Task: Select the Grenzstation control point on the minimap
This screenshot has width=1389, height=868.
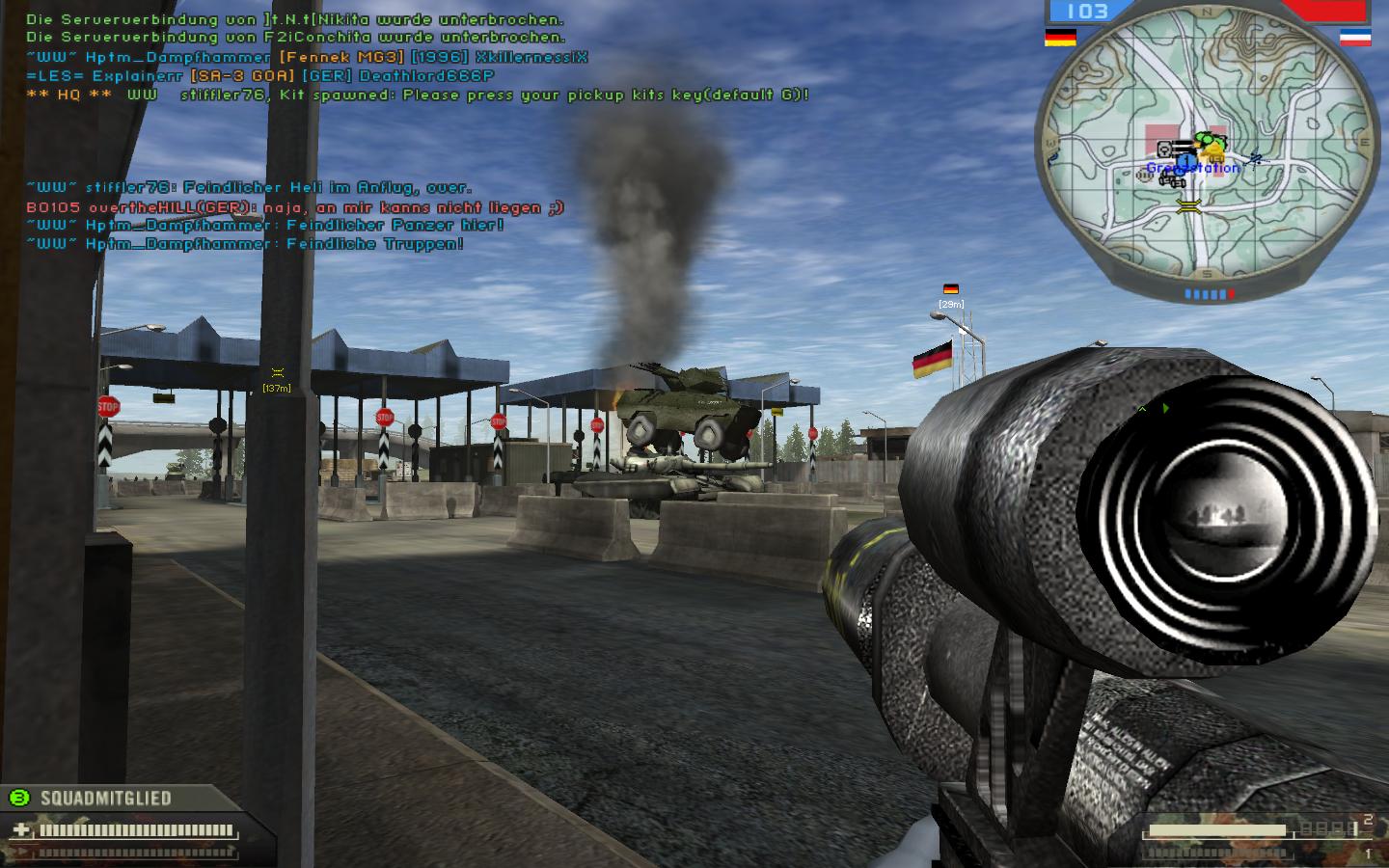Action: (x=1192, y=168)
